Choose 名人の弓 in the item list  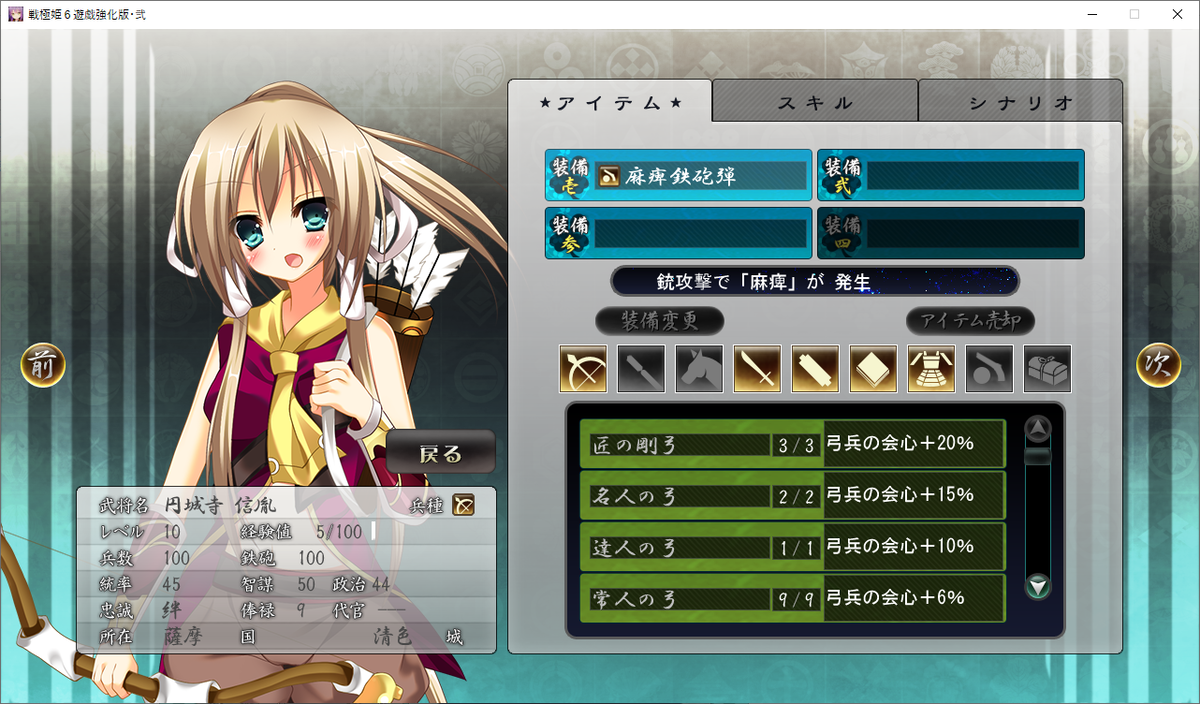(792, 495)
